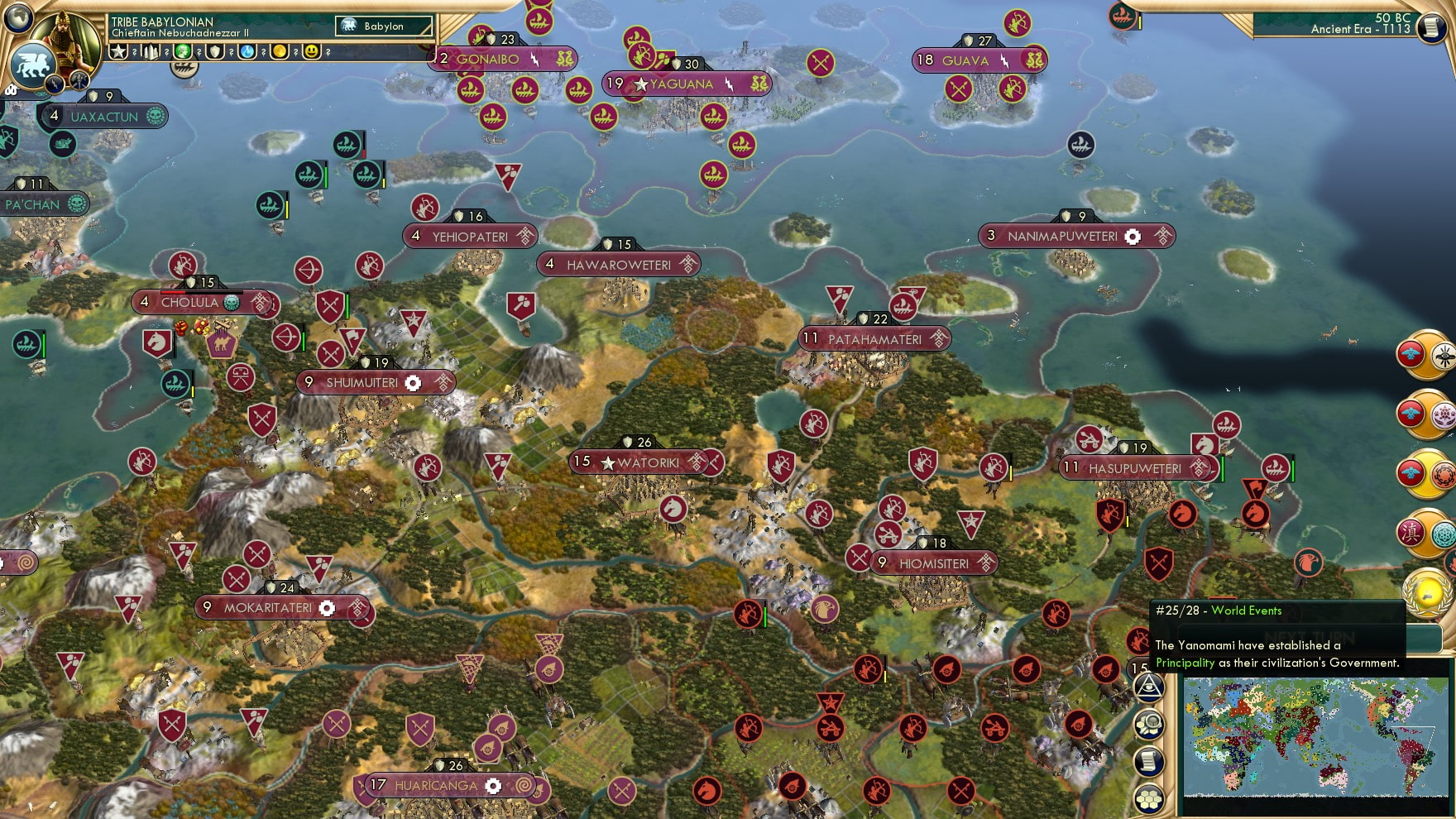Toggle the production gear on Nanimapuweteri's banner

coord(1132,236)
